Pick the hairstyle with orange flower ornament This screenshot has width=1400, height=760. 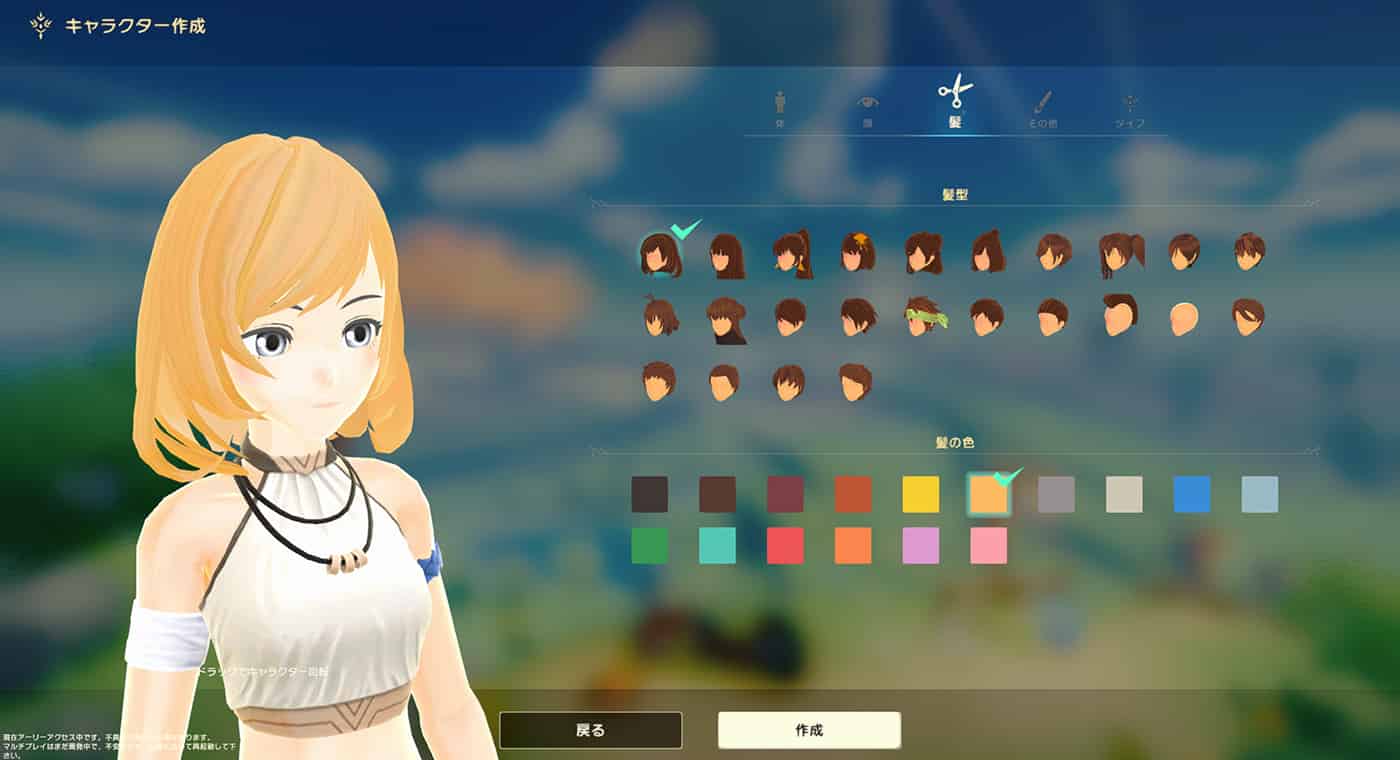[857, 252]
